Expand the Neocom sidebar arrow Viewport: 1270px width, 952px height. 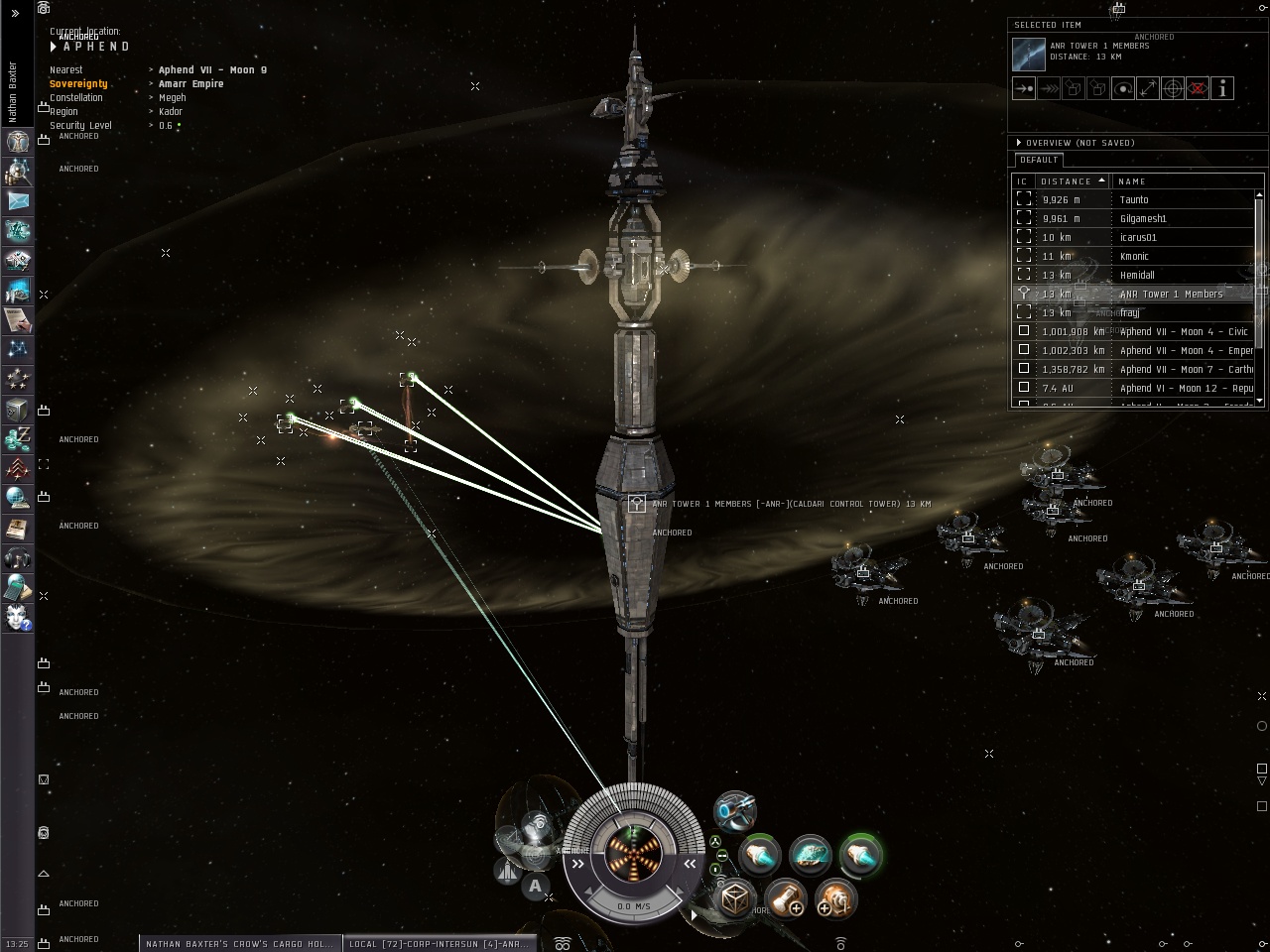coord(15,13)
